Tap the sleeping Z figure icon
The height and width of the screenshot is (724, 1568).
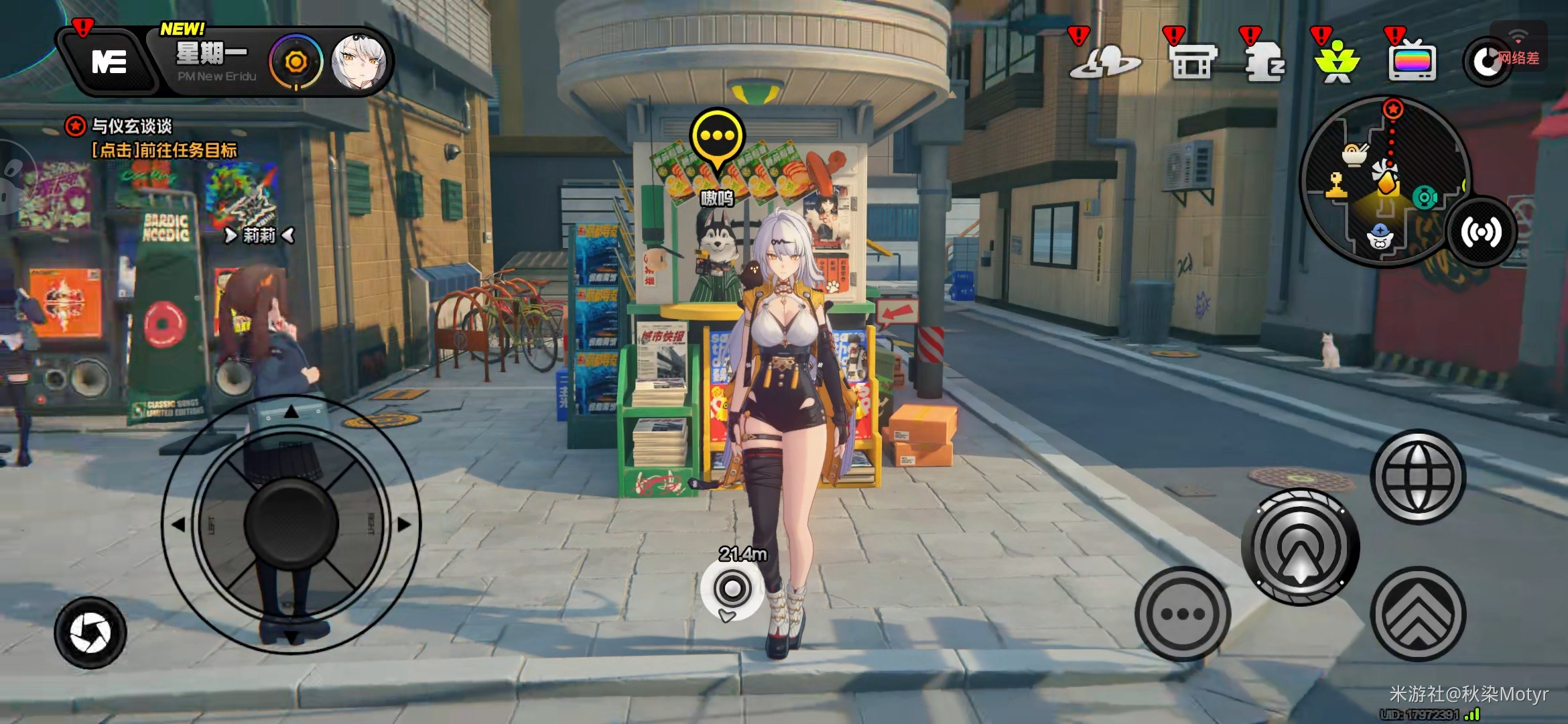click(1264, 62)
